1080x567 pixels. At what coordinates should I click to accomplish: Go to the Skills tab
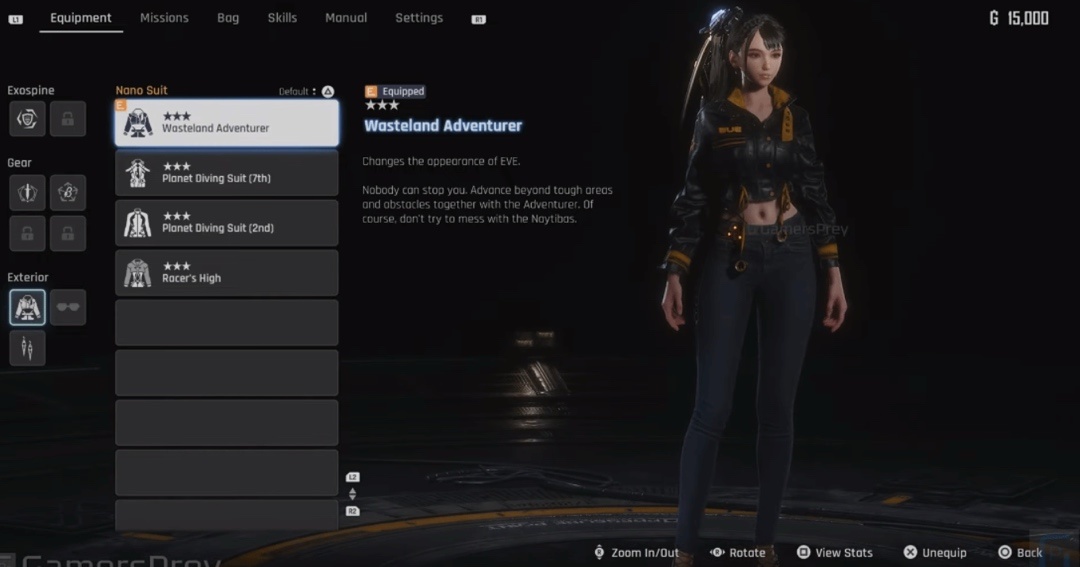pos(282,18)
